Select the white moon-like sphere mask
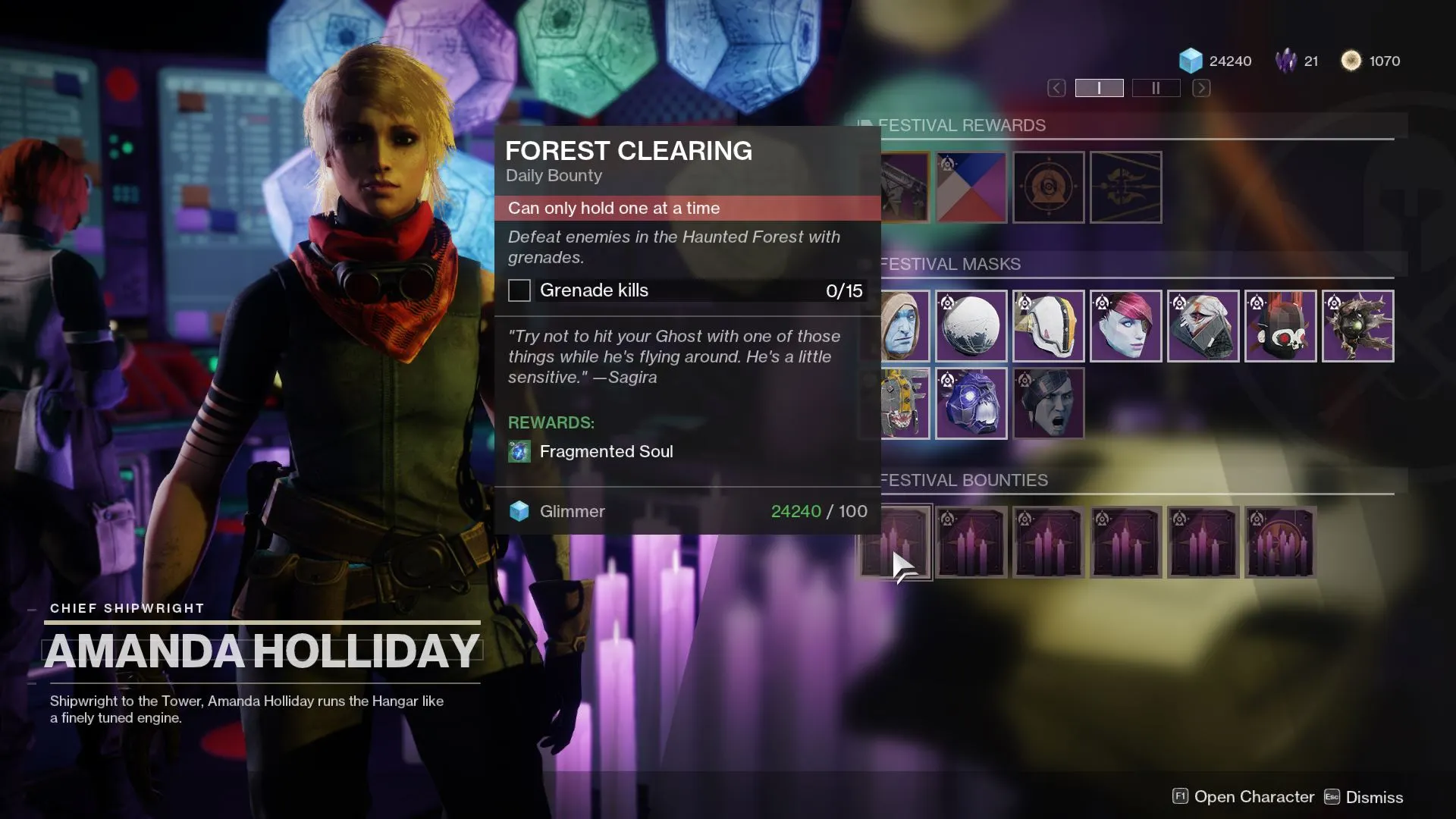The width and height of the screenshot is (1456, 819). (x=971, y=326)
